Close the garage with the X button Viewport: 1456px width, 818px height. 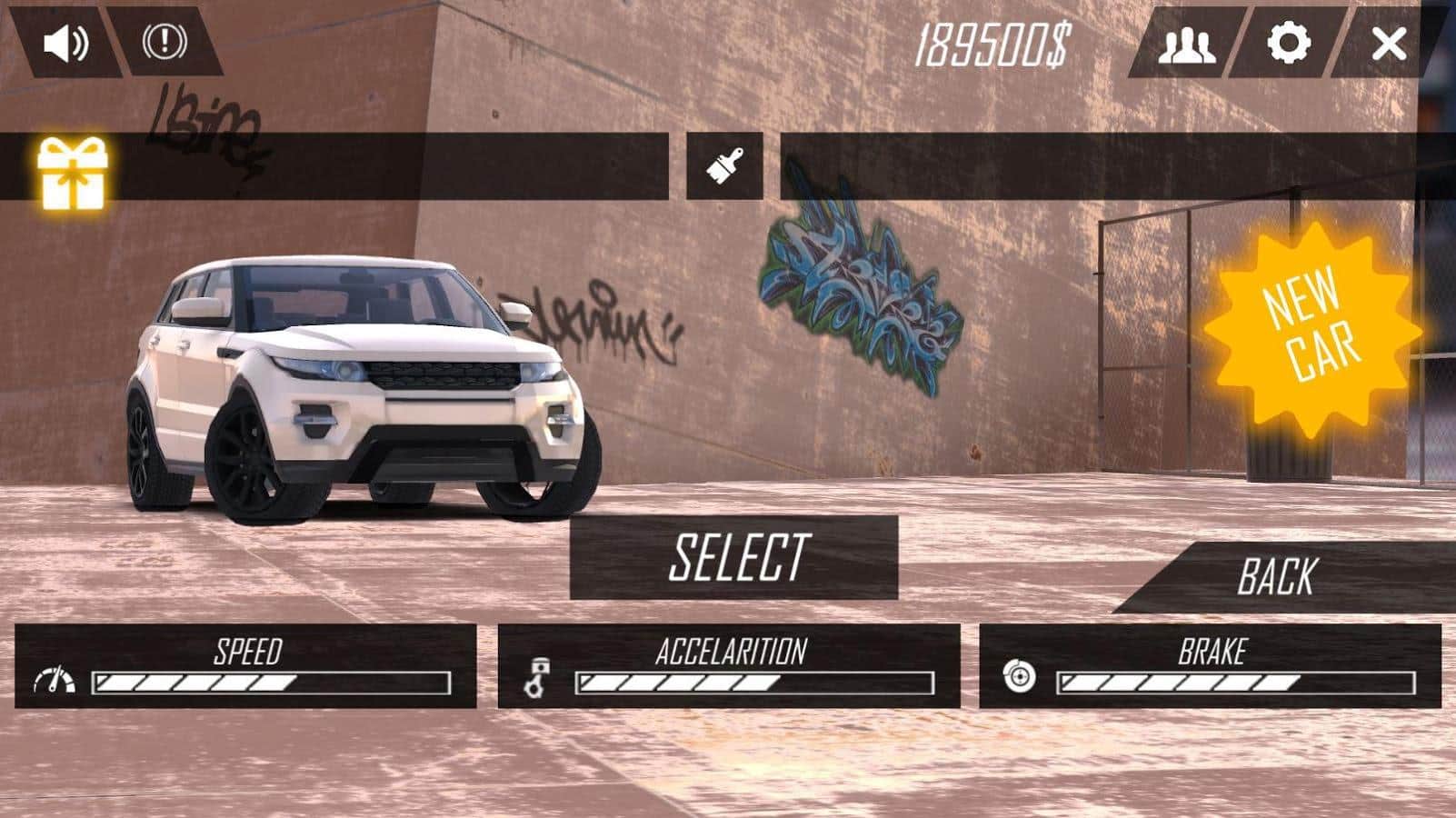pos(1389,44)
